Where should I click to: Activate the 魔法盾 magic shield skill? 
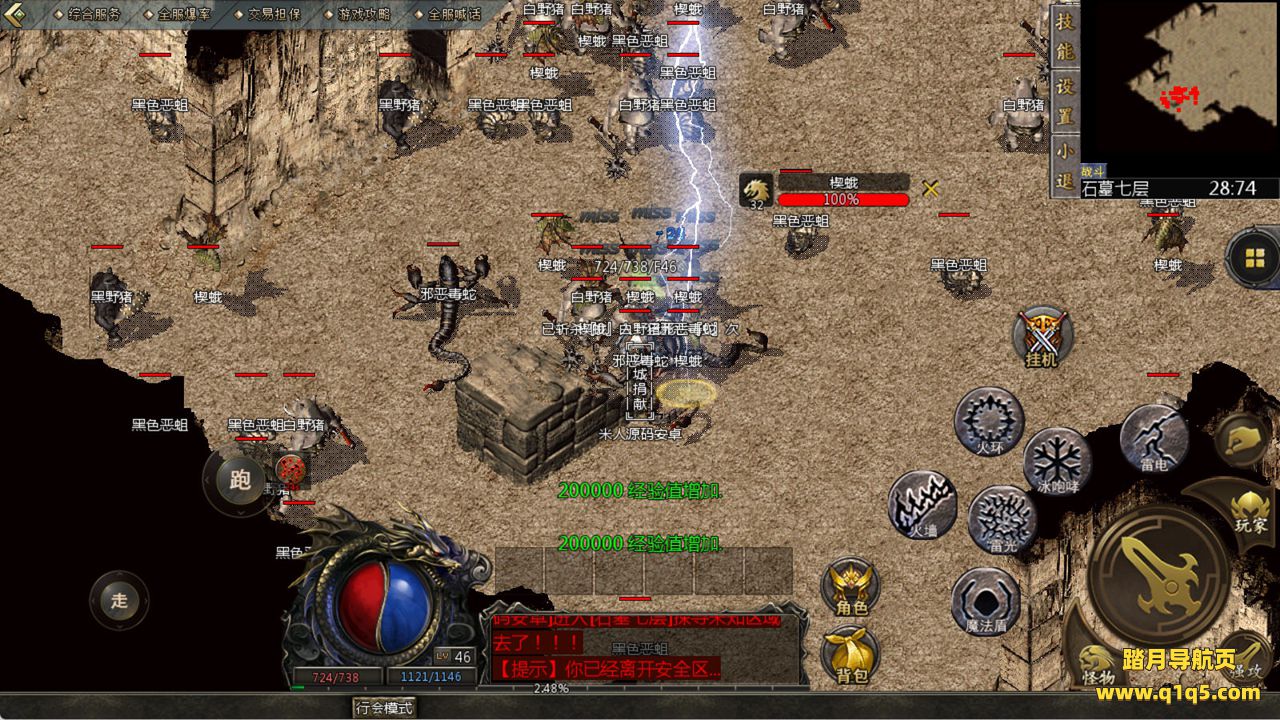coord(986,602)
